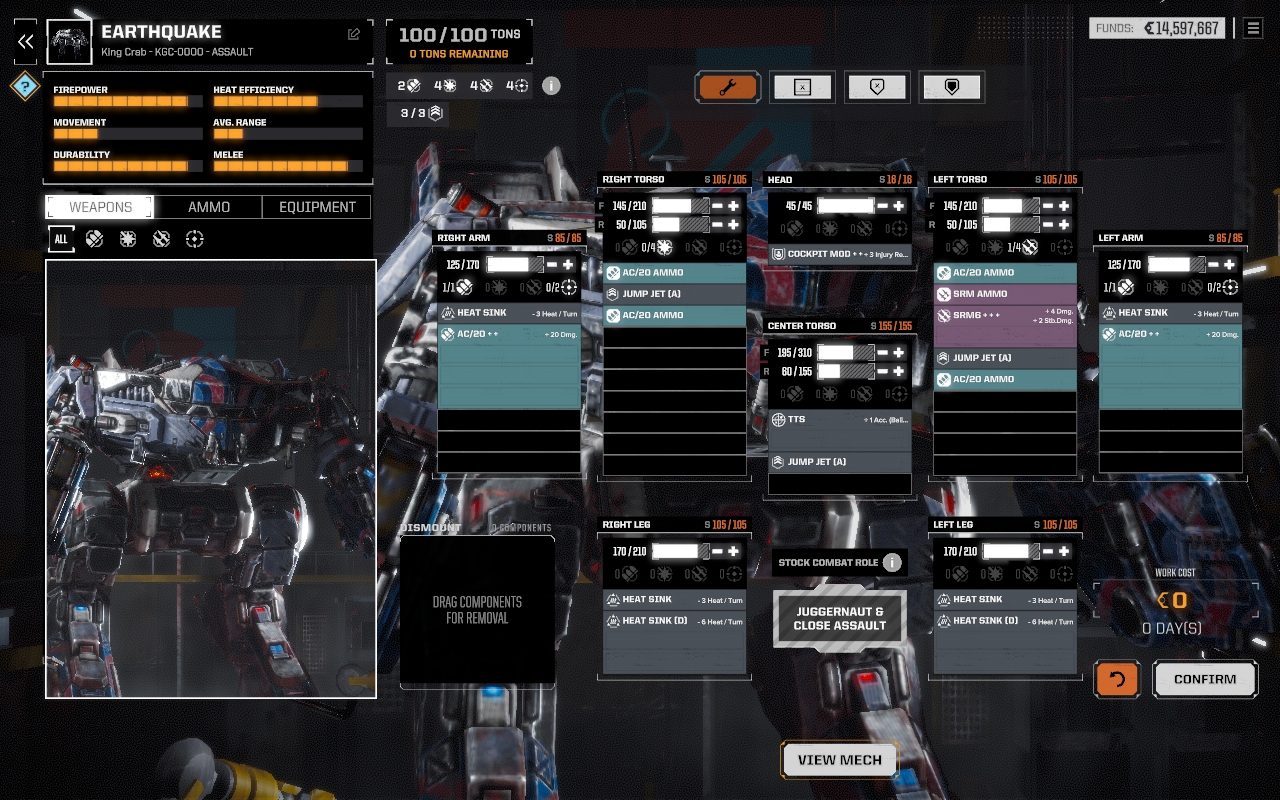This screenshot has width=1280, height=800.
Task: Open the View Mech display
Action: point(840,760)
